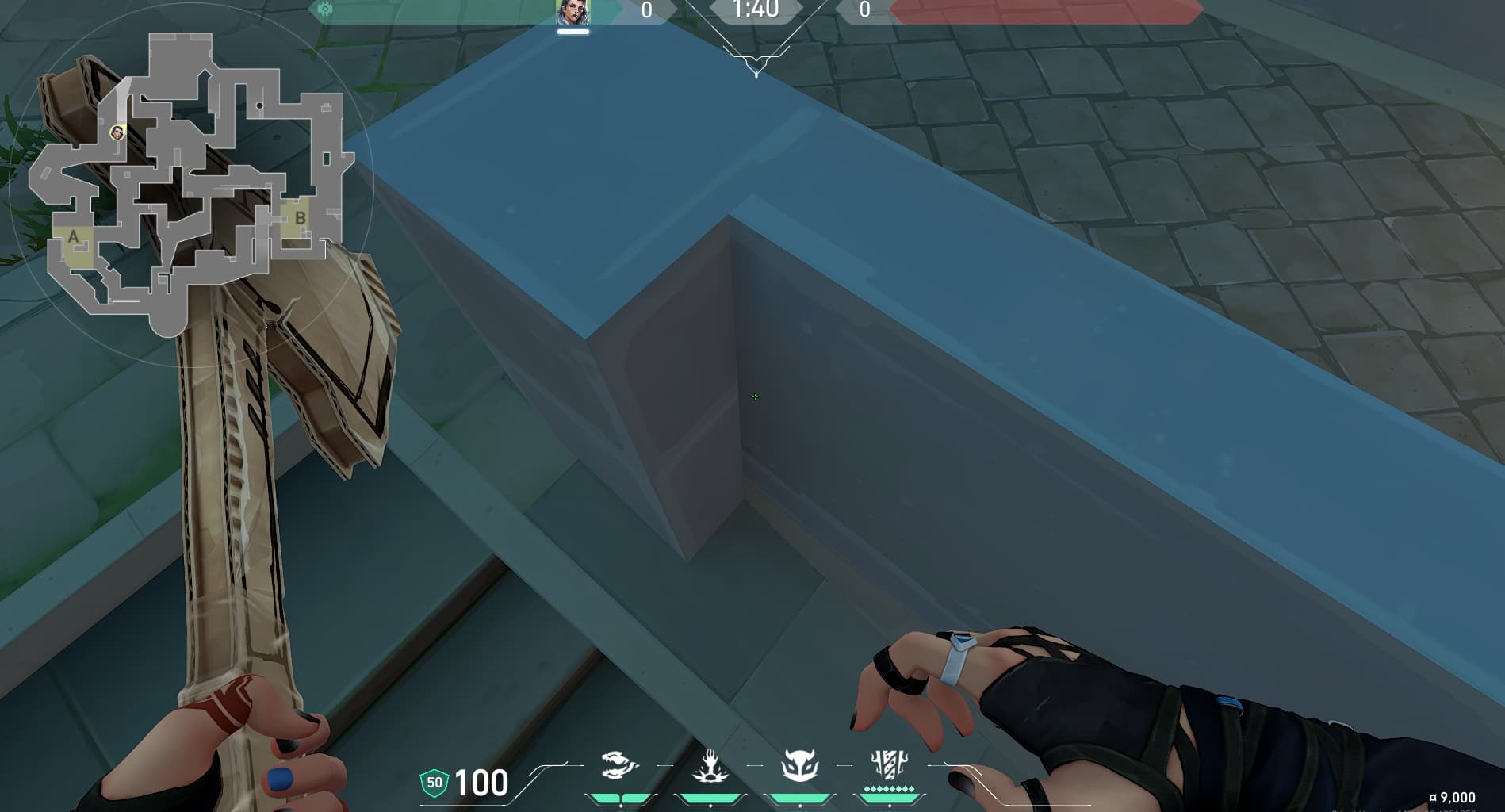The image size is (1505, 812).
Task: Click the enemy team score of 0
Action: click(864, 11)
